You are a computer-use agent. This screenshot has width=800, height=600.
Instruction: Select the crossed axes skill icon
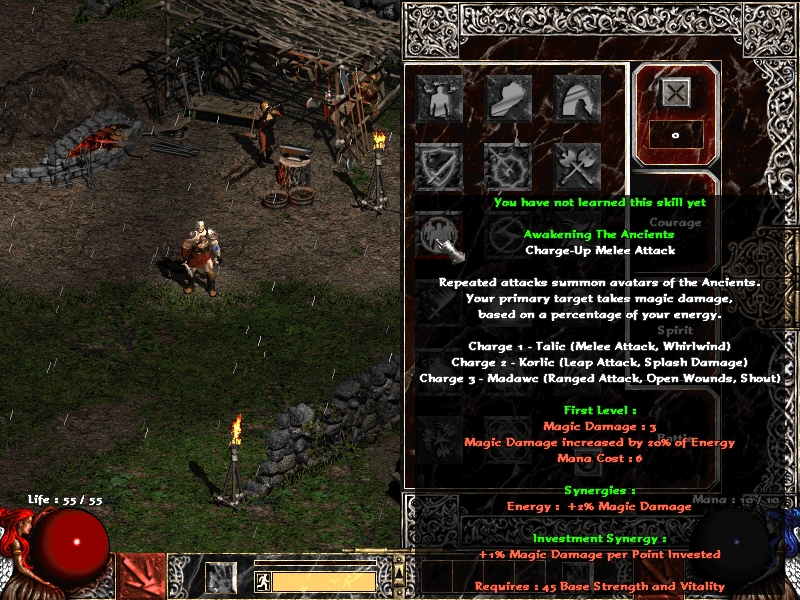pyautogui.click(x=577, y=166)
